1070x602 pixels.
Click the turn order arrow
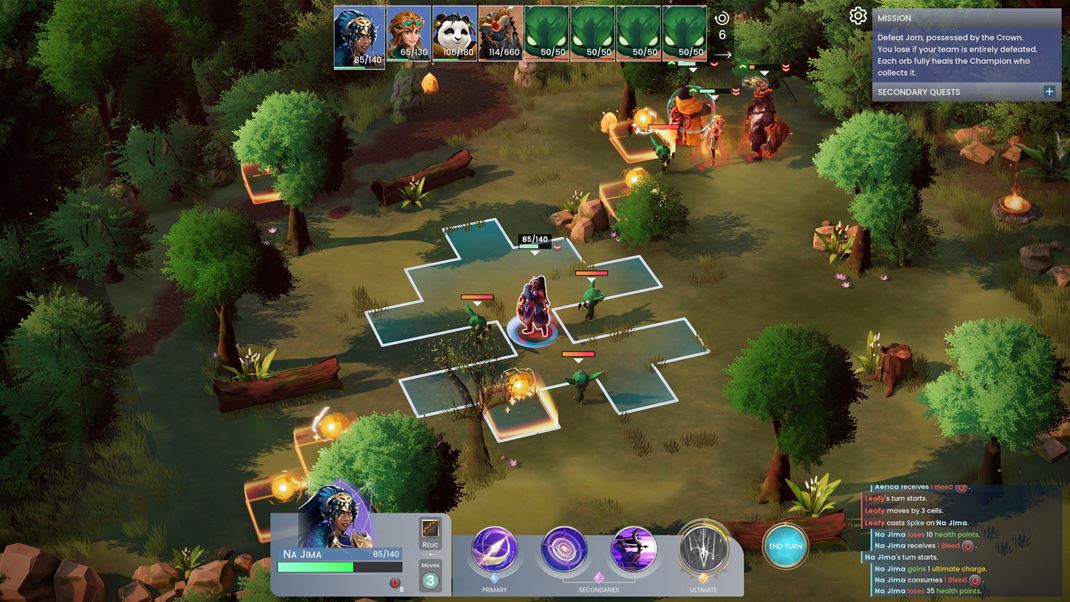pos(723,56)
